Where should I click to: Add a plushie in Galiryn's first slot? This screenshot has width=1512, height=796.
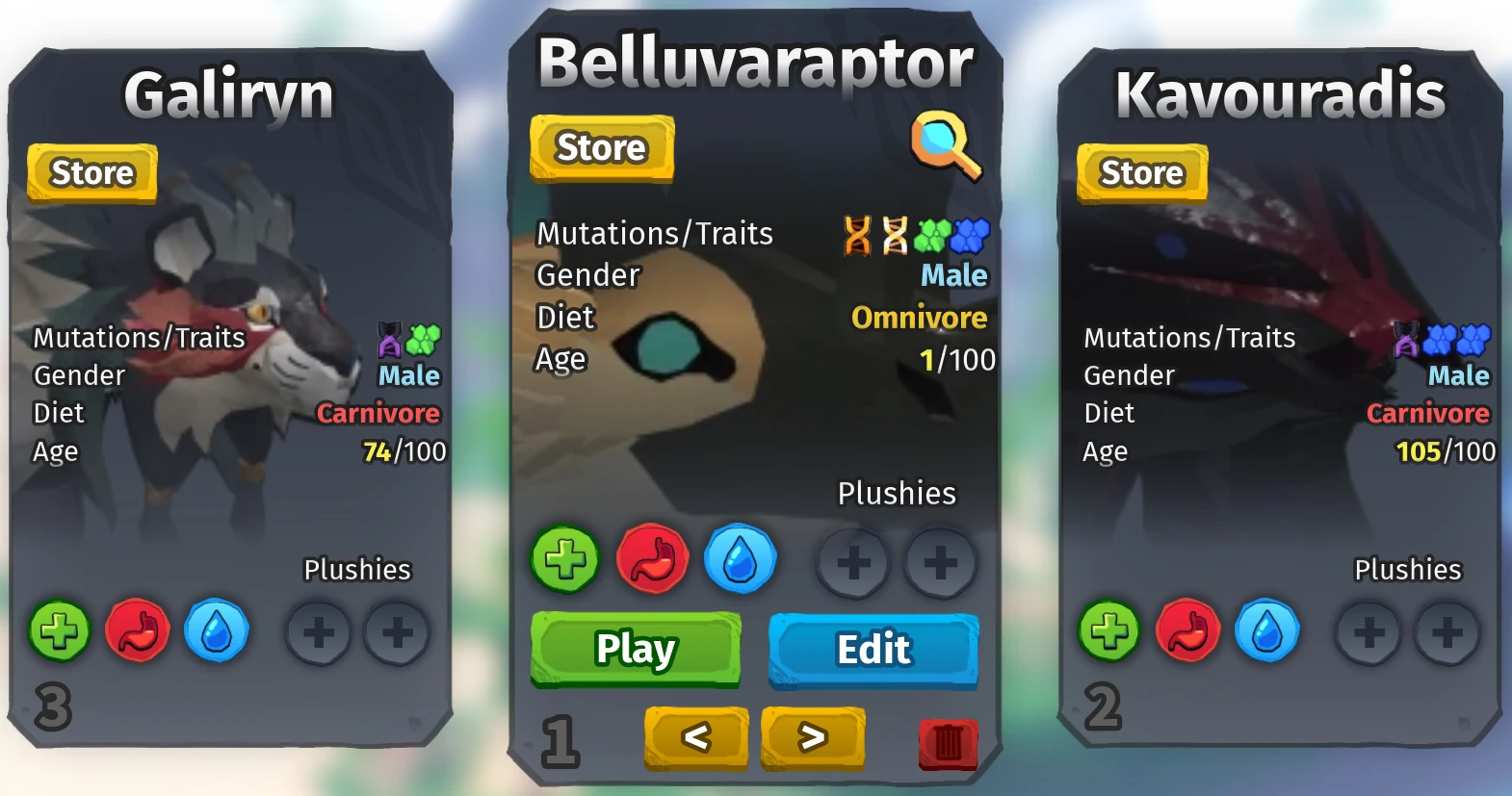click(319, 632)
